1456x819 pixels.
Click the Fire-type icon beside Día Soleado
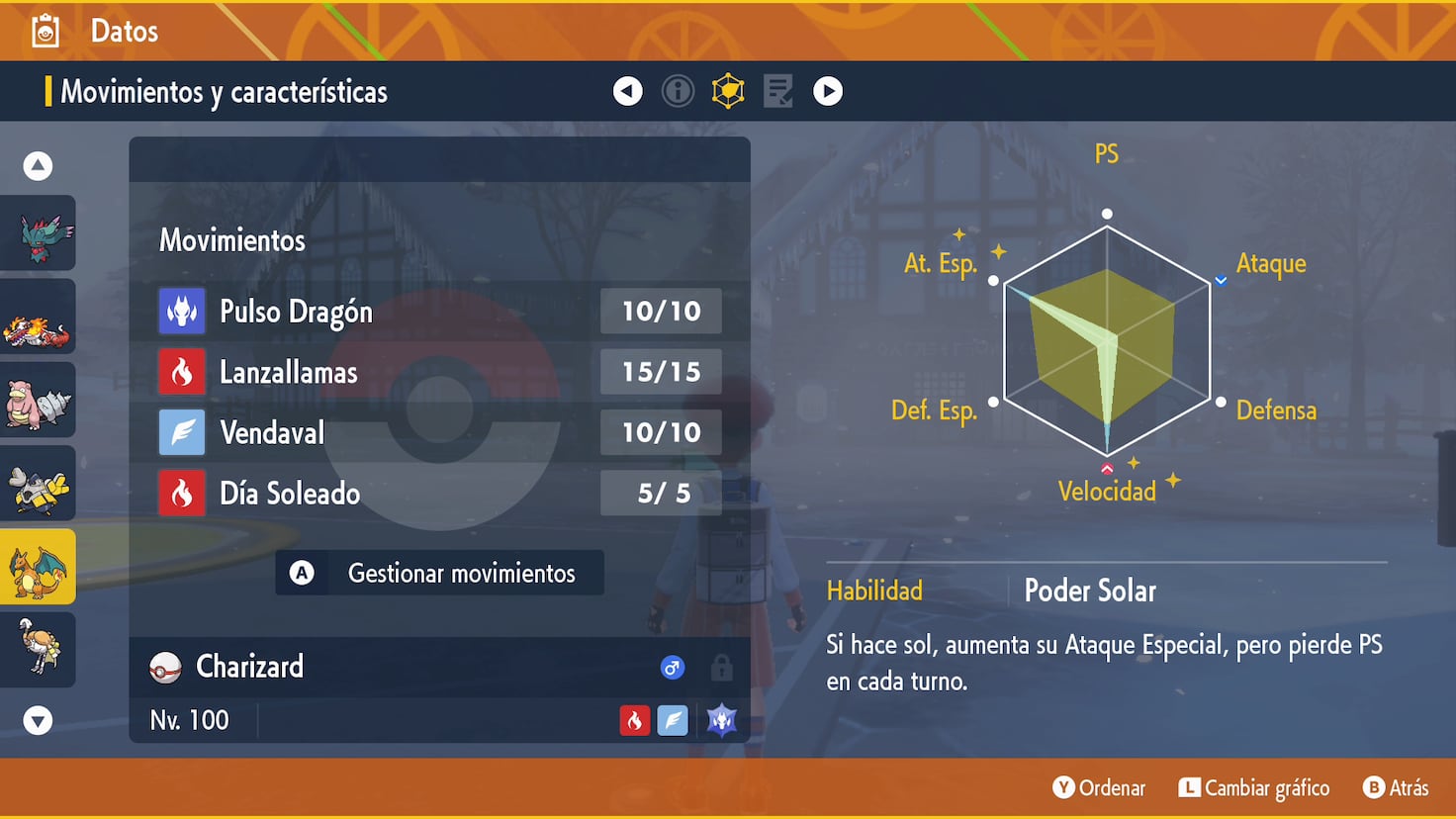click(x=181, y=494)
